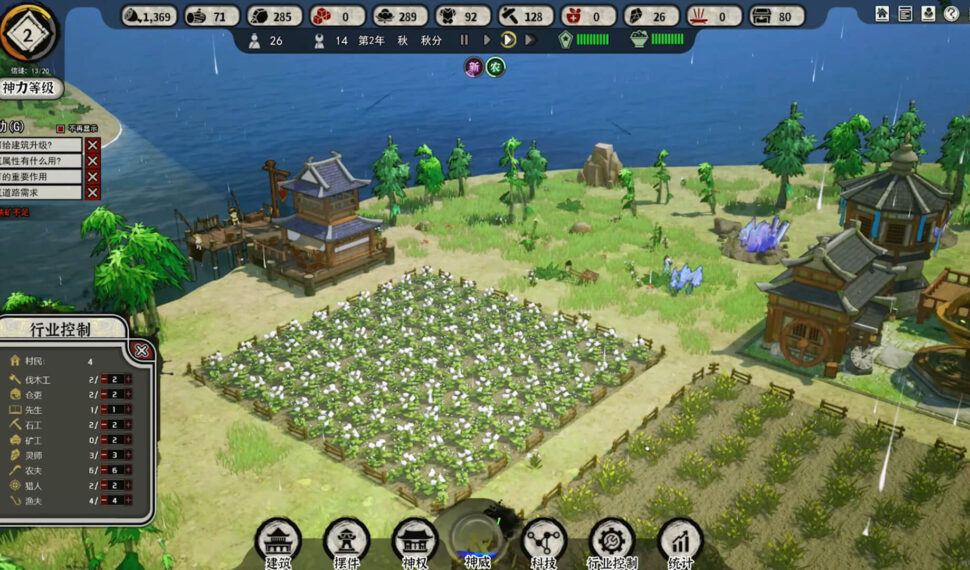Open the 摆件 decorations menu
This screenshot has height=570, width=970.
[346, 541]
